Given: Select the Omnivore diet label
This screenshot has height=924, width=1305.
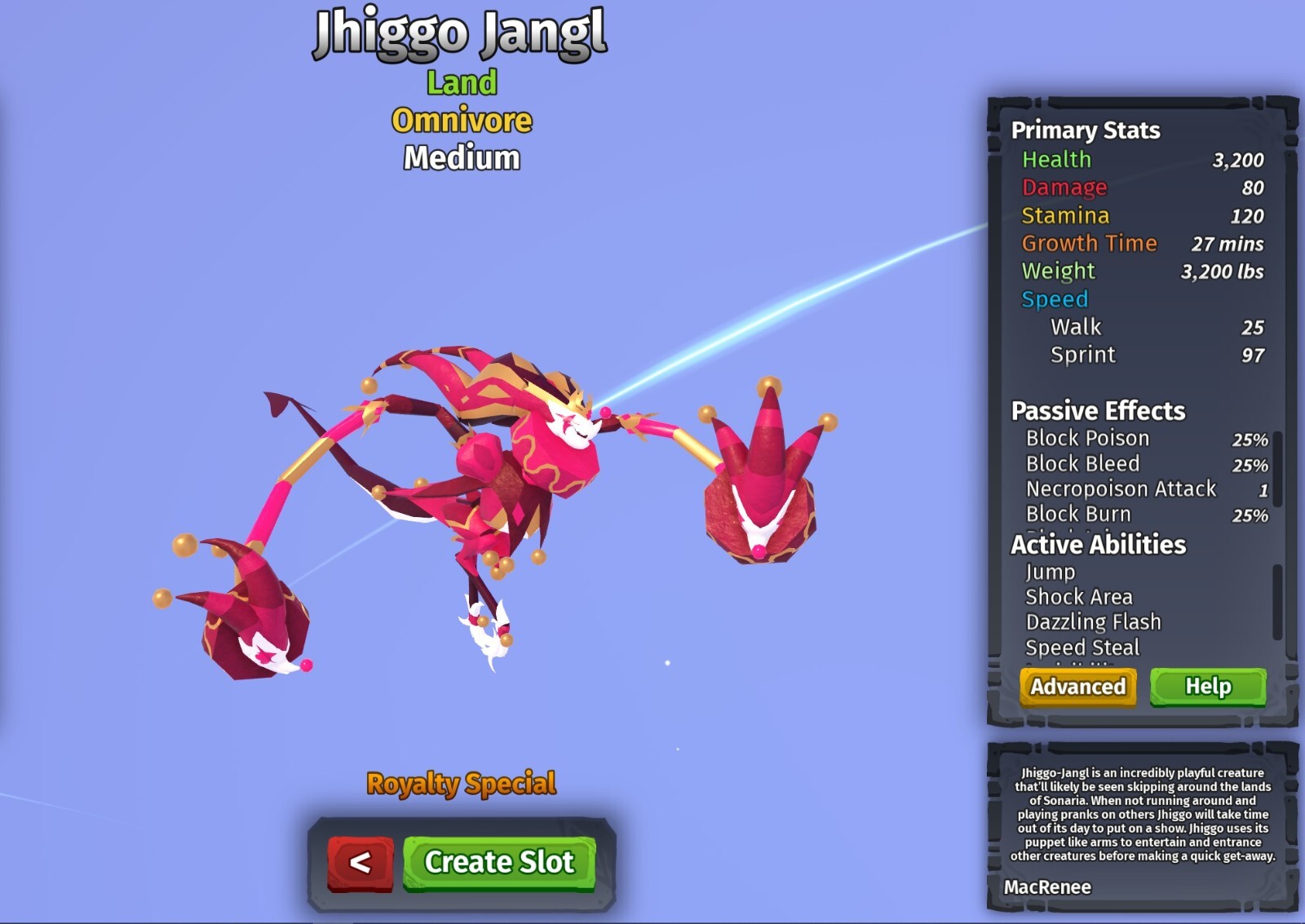Looking at the screenshot, I should pyautogui.click(x=461, y=119).
